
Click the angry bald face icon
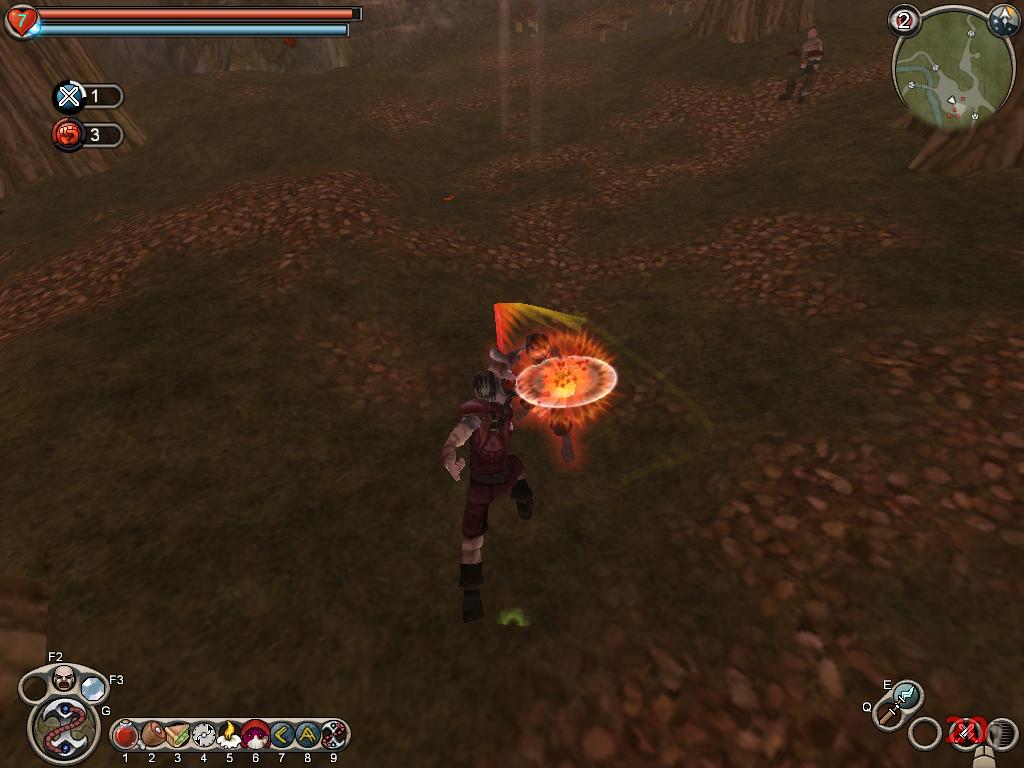click(x=64, y=678)
